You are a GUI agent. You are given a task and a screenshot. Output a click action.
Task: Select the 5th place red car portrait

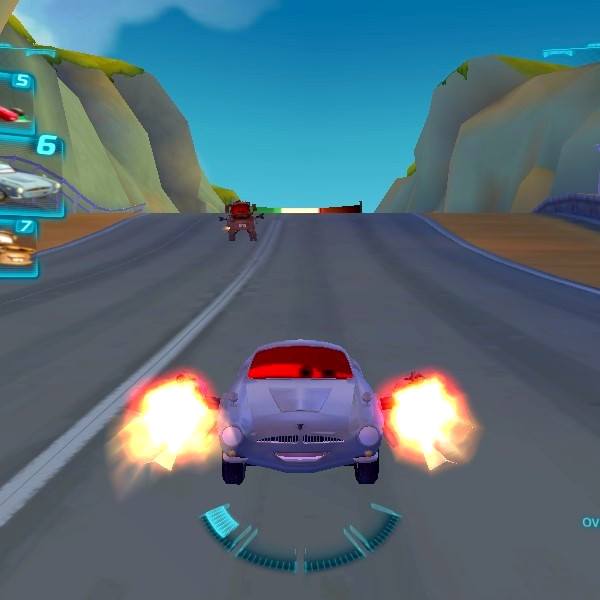point(12,111)
